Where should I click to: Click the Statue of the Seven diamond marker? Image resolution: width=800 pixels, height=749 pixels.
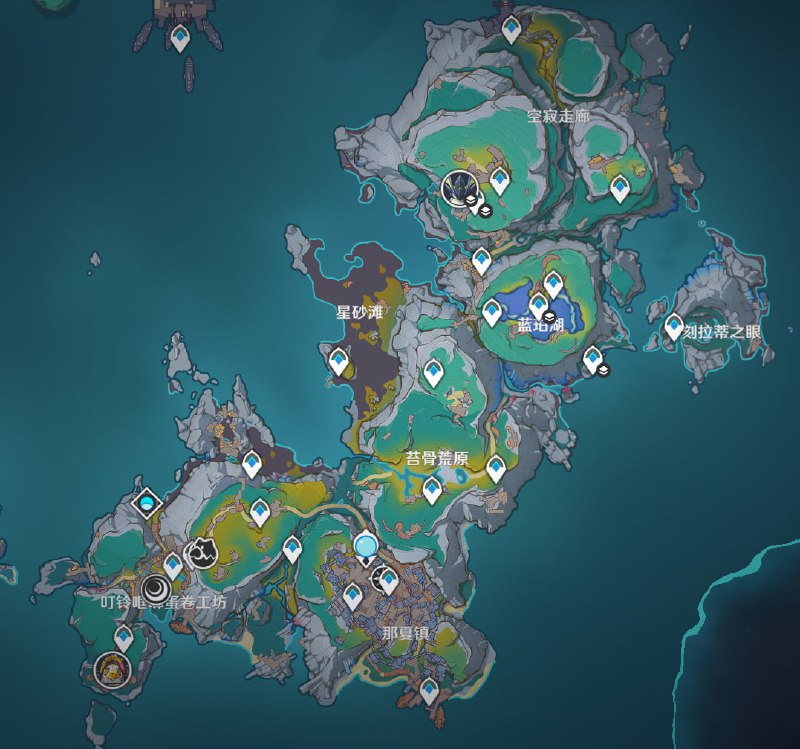147,502
